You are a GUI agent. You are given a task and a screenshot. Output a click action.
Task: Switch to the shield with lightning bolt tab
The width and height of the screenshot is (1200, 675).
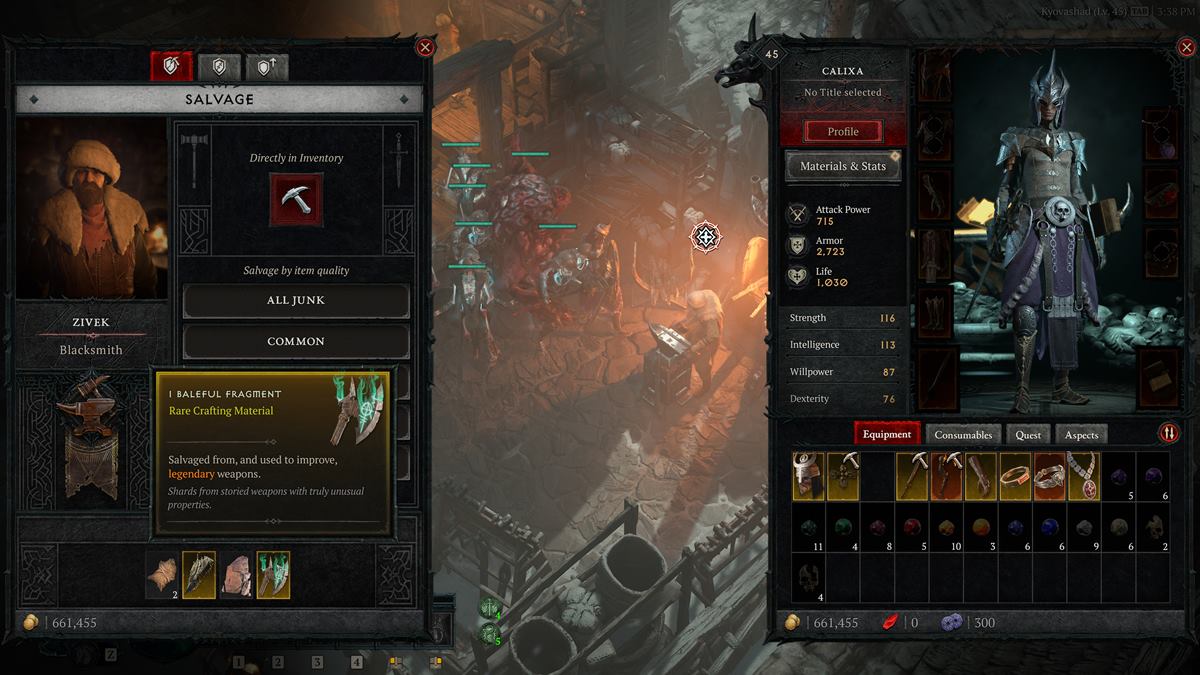219,67
